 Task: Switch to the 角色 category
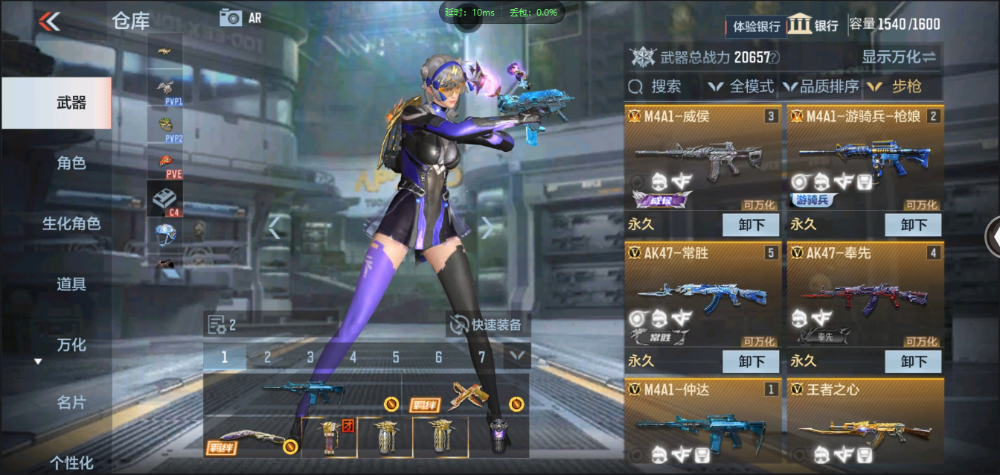point(70,163)
